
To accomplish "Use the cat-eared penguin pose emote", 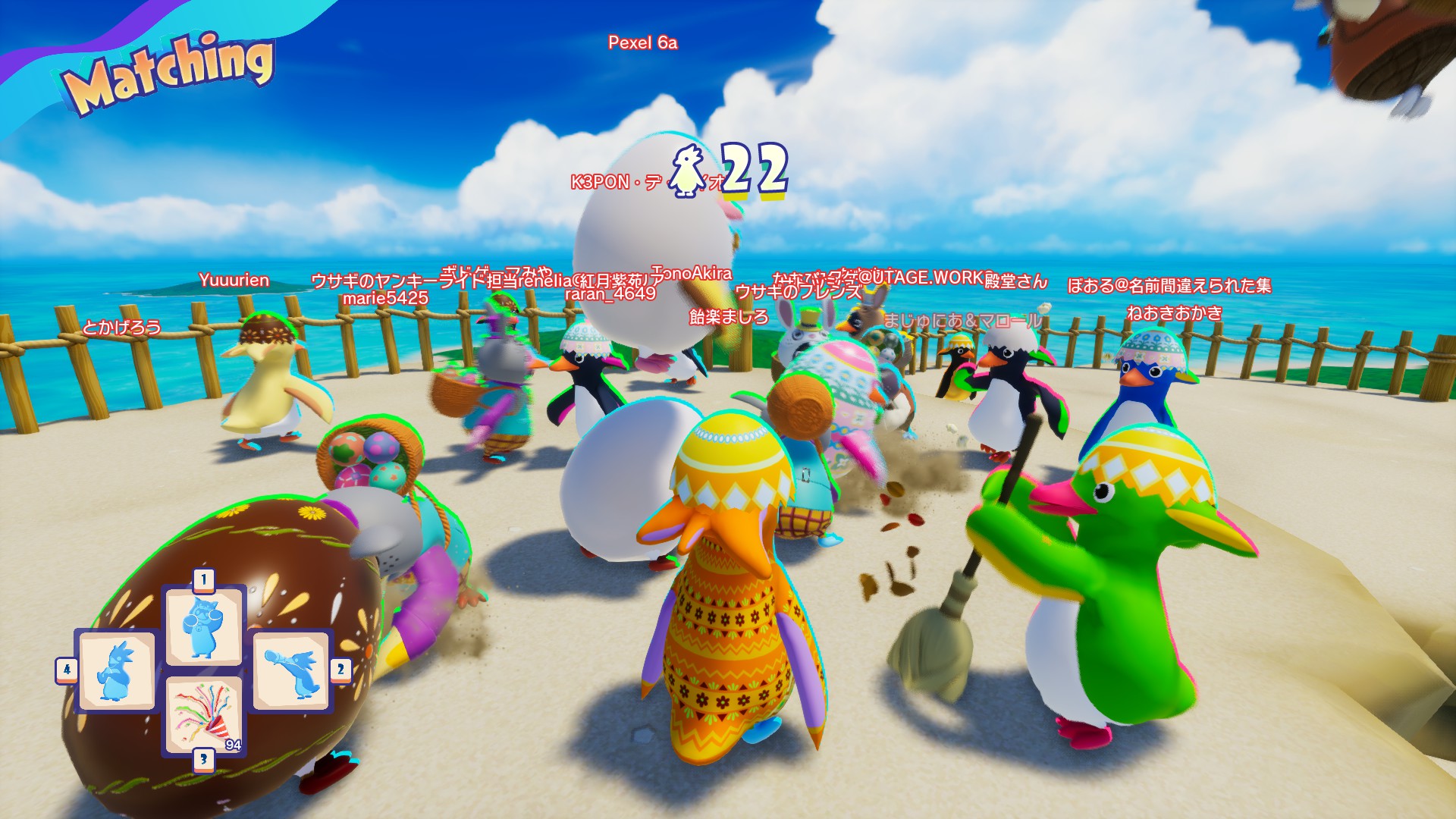I will [203, 627].
